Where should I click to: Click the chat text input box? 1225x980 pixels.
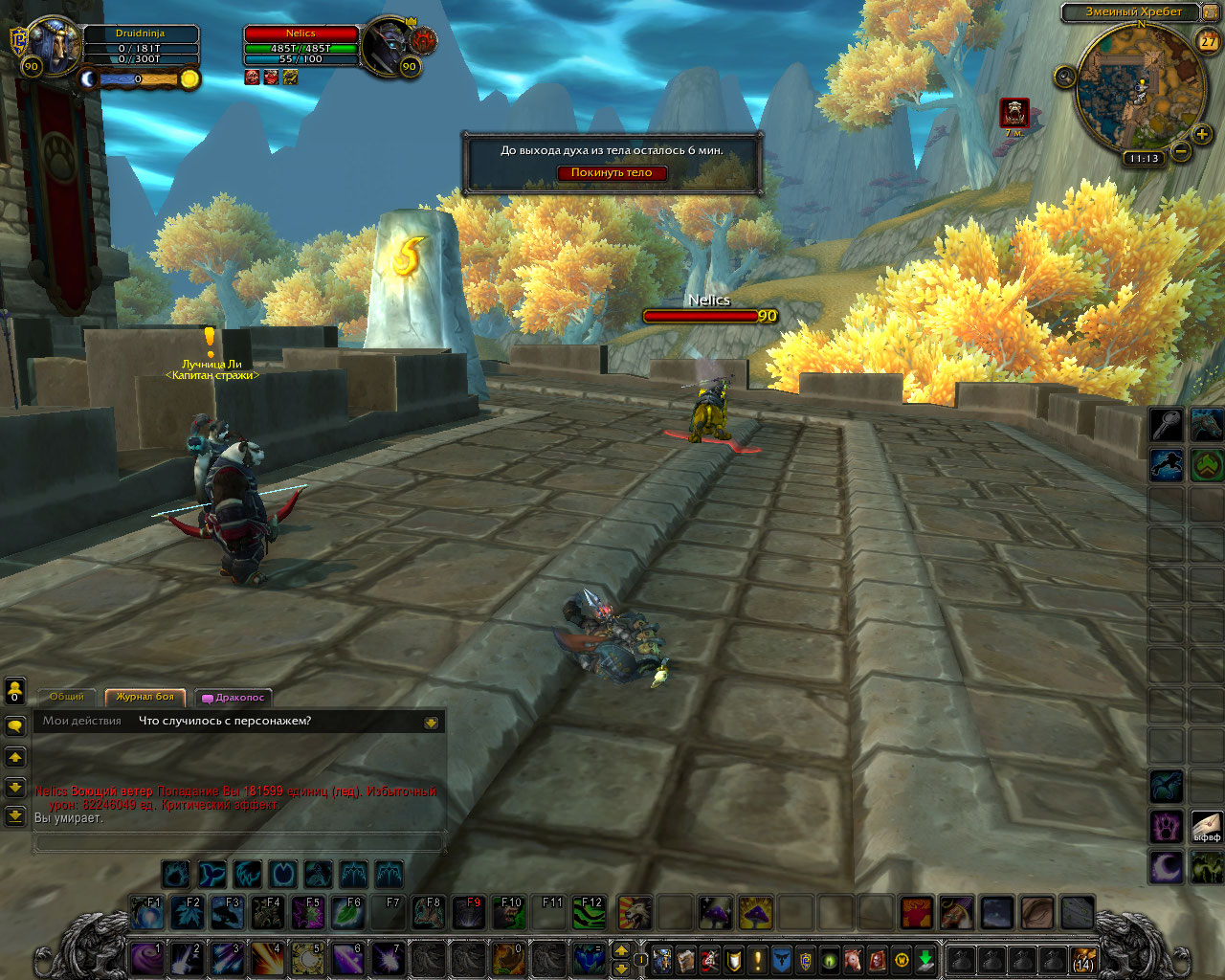pos(239,842)
